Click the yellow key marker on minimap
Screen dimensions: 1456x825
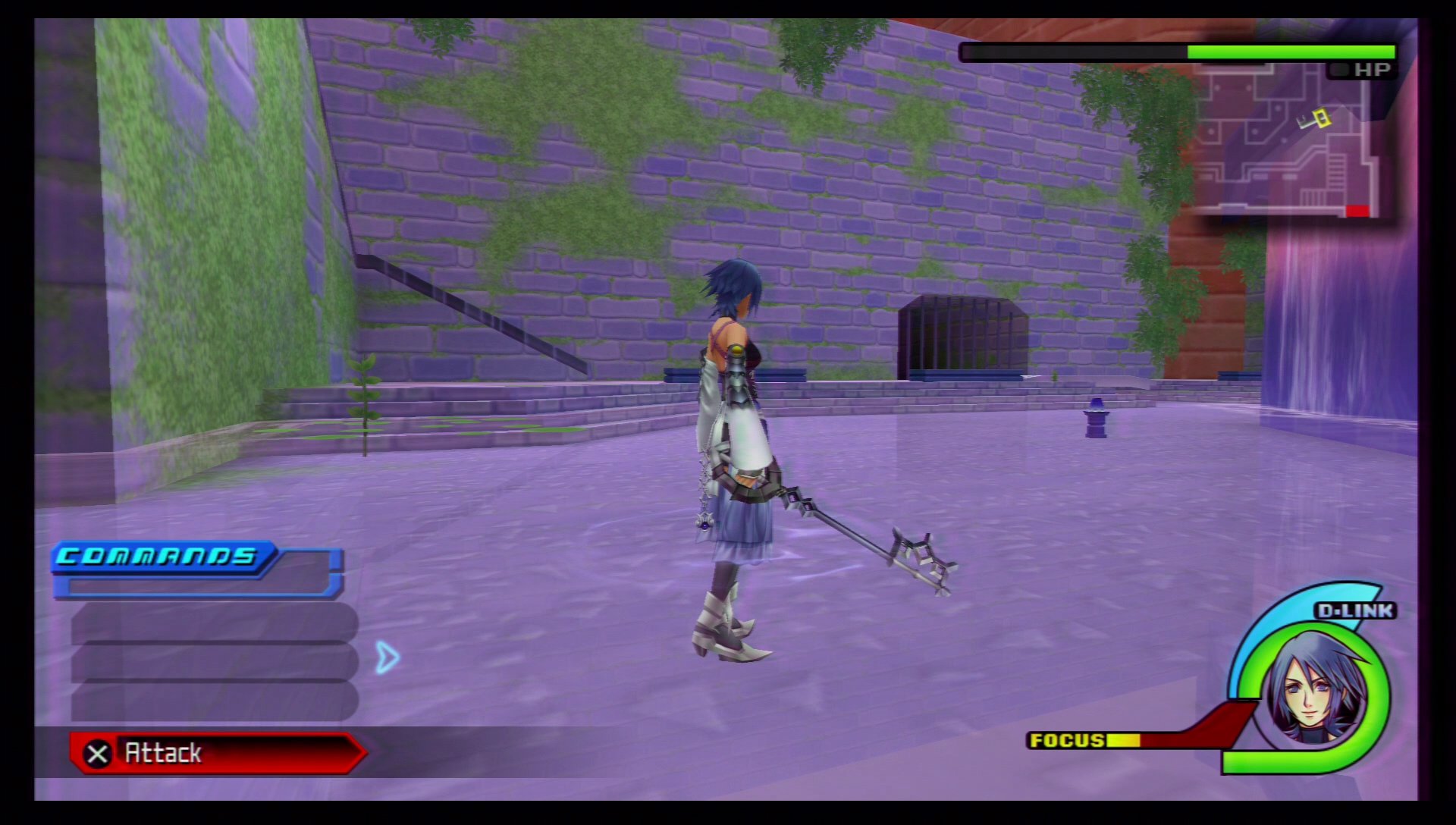click(x=1318, y=118)
